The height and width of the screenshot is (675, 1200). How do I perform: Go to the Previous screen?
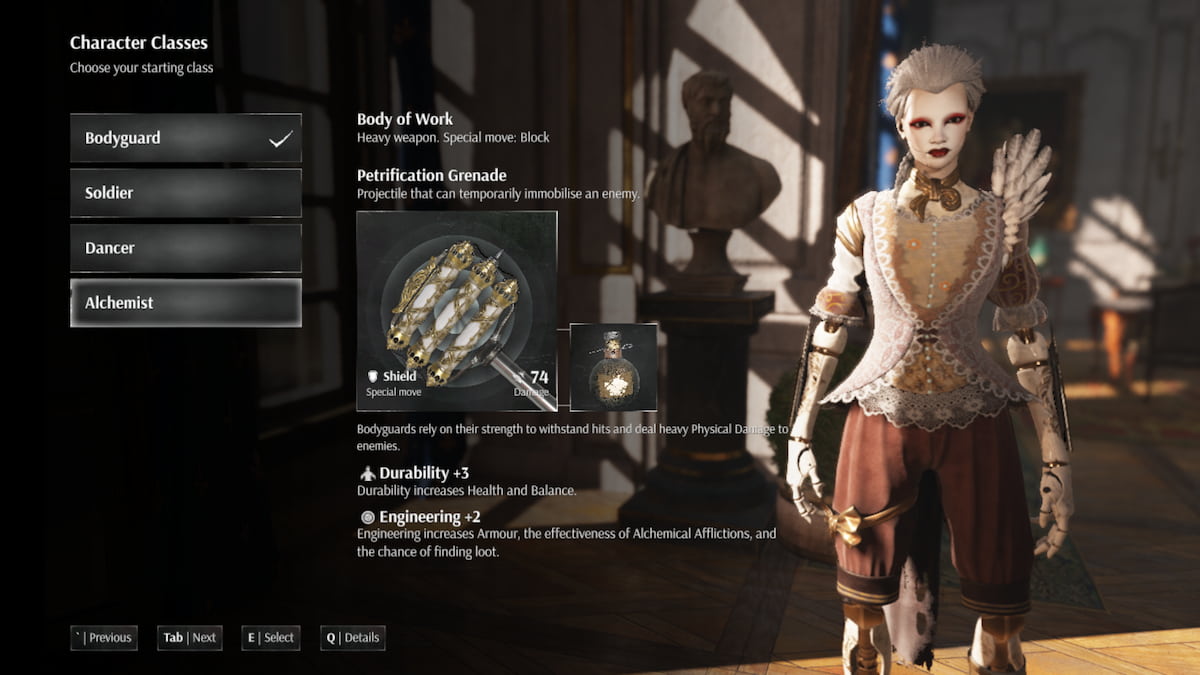click(x=104, y=638)
